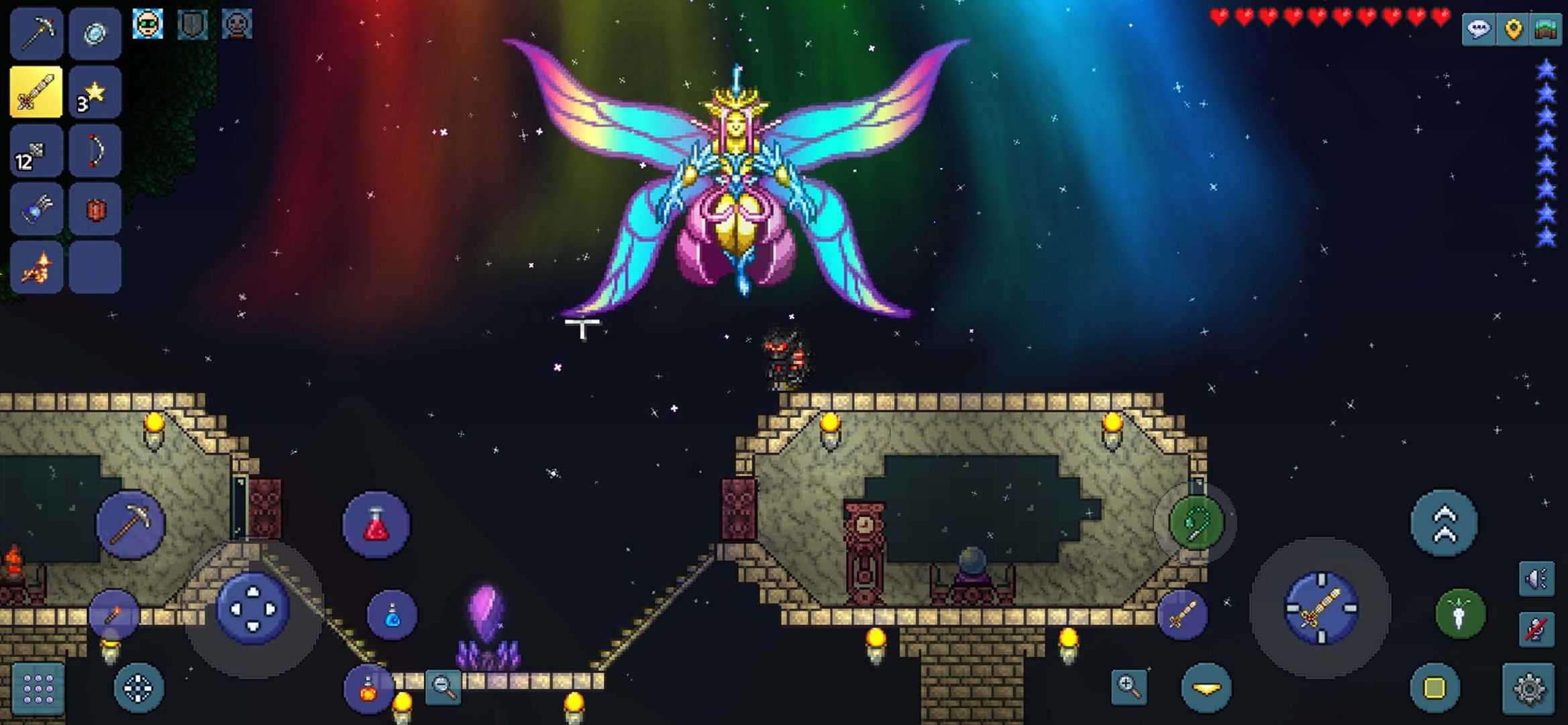Select the sword in the highlighted hotbar slot
Screen dimensions: 1568x725
click(x=37, y=93)
